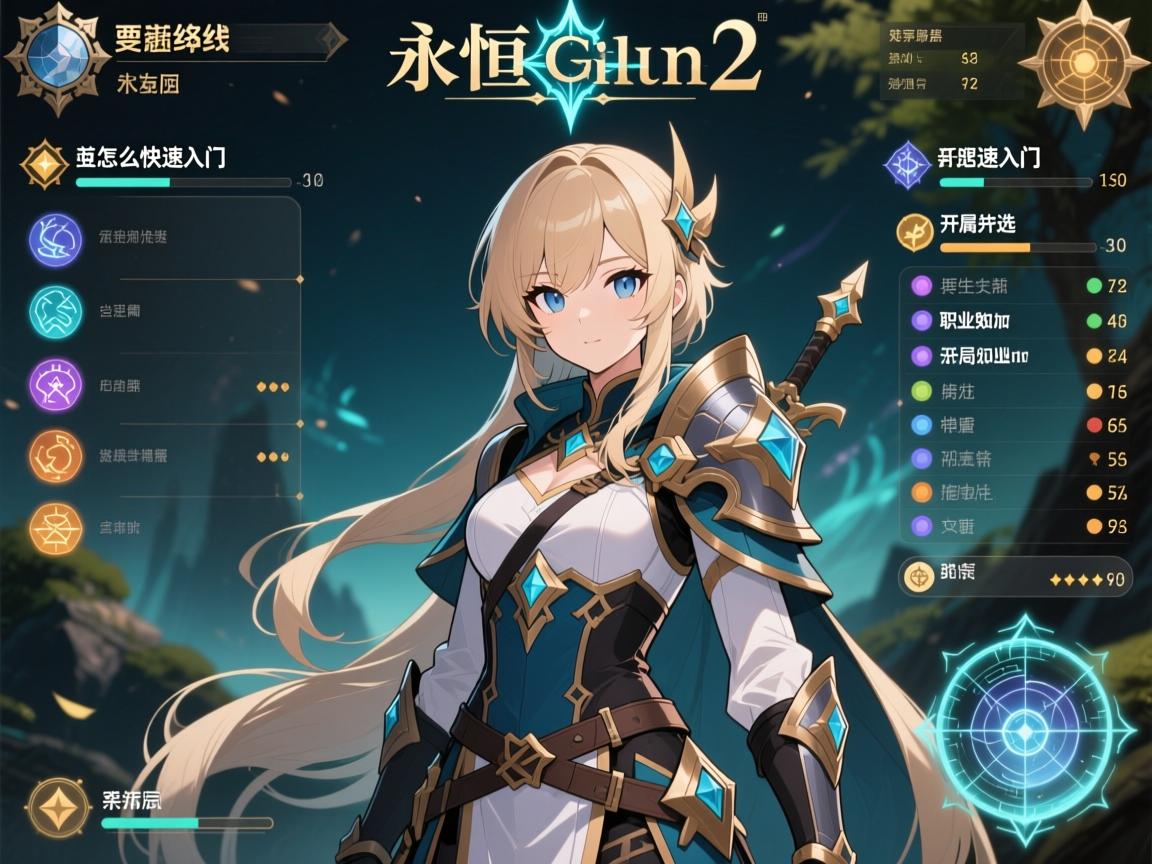The width and height of the screenshot is (1152, 864).
Task: Click the gold-icon button showing 90
Action: pos(1014,576)
